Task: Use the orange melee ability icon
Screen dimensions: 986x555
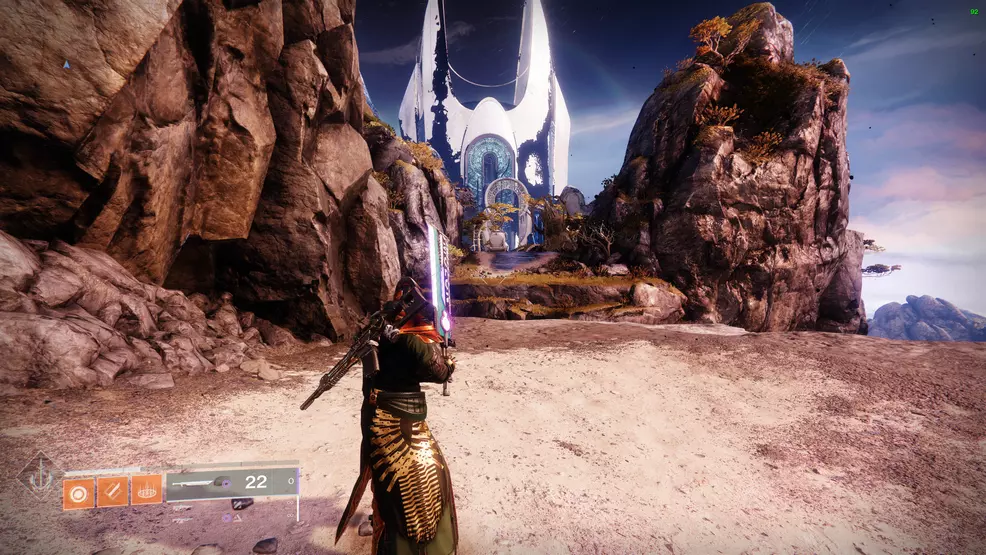Action: 112,491
